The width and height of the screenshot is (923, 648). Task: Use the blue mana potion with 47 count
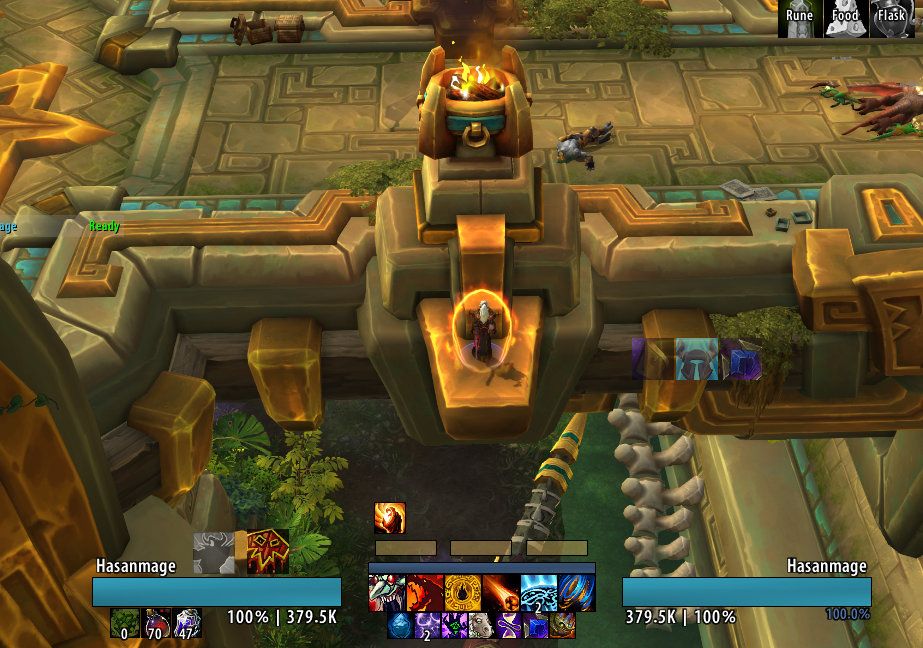click(x=187, y=624)
